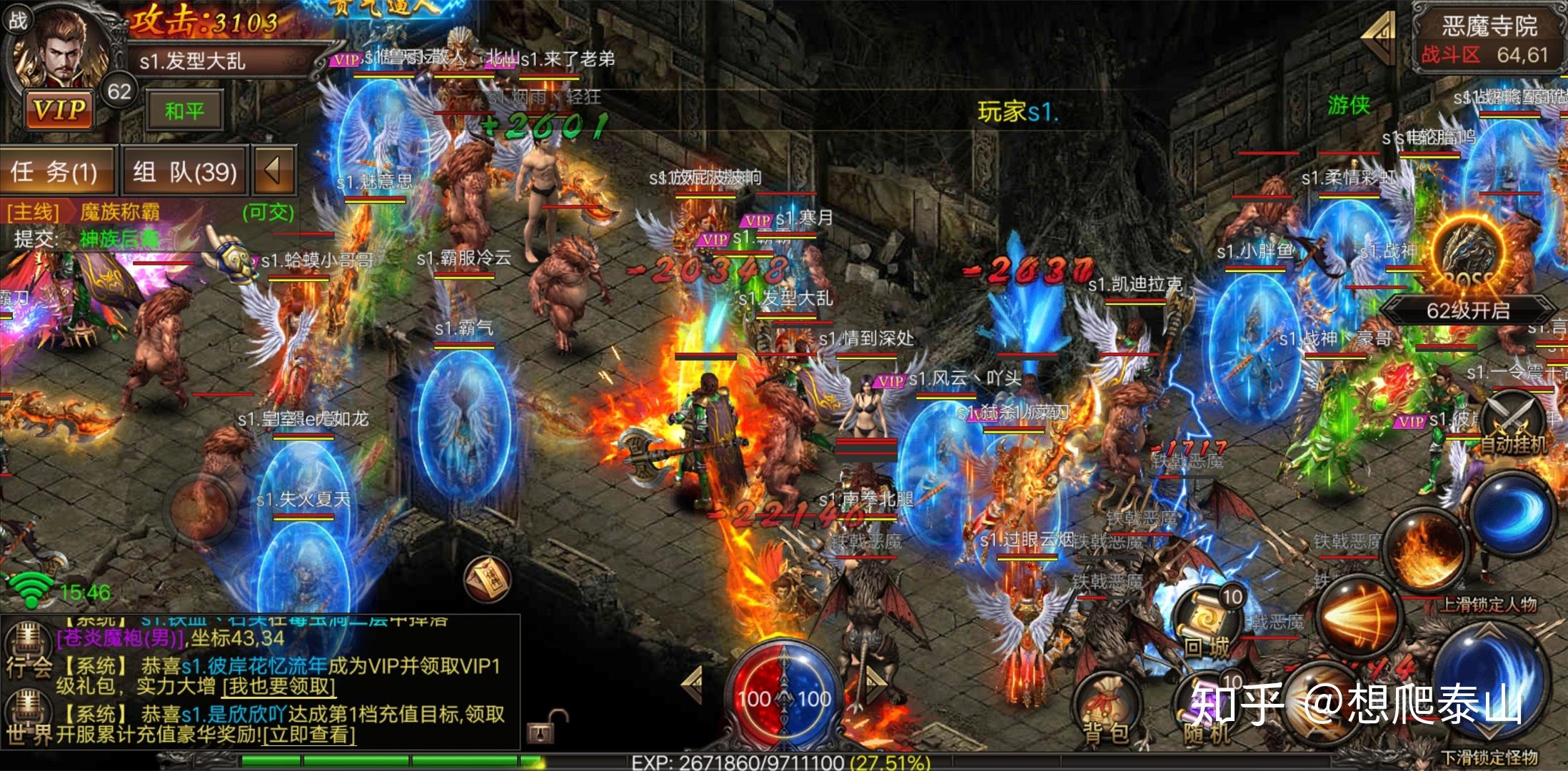Activate the 行会 guild voice microphone
Image resolution: width=1568 pixels, height=771 pixels.
pyautogui.click(x=27, y=639)
